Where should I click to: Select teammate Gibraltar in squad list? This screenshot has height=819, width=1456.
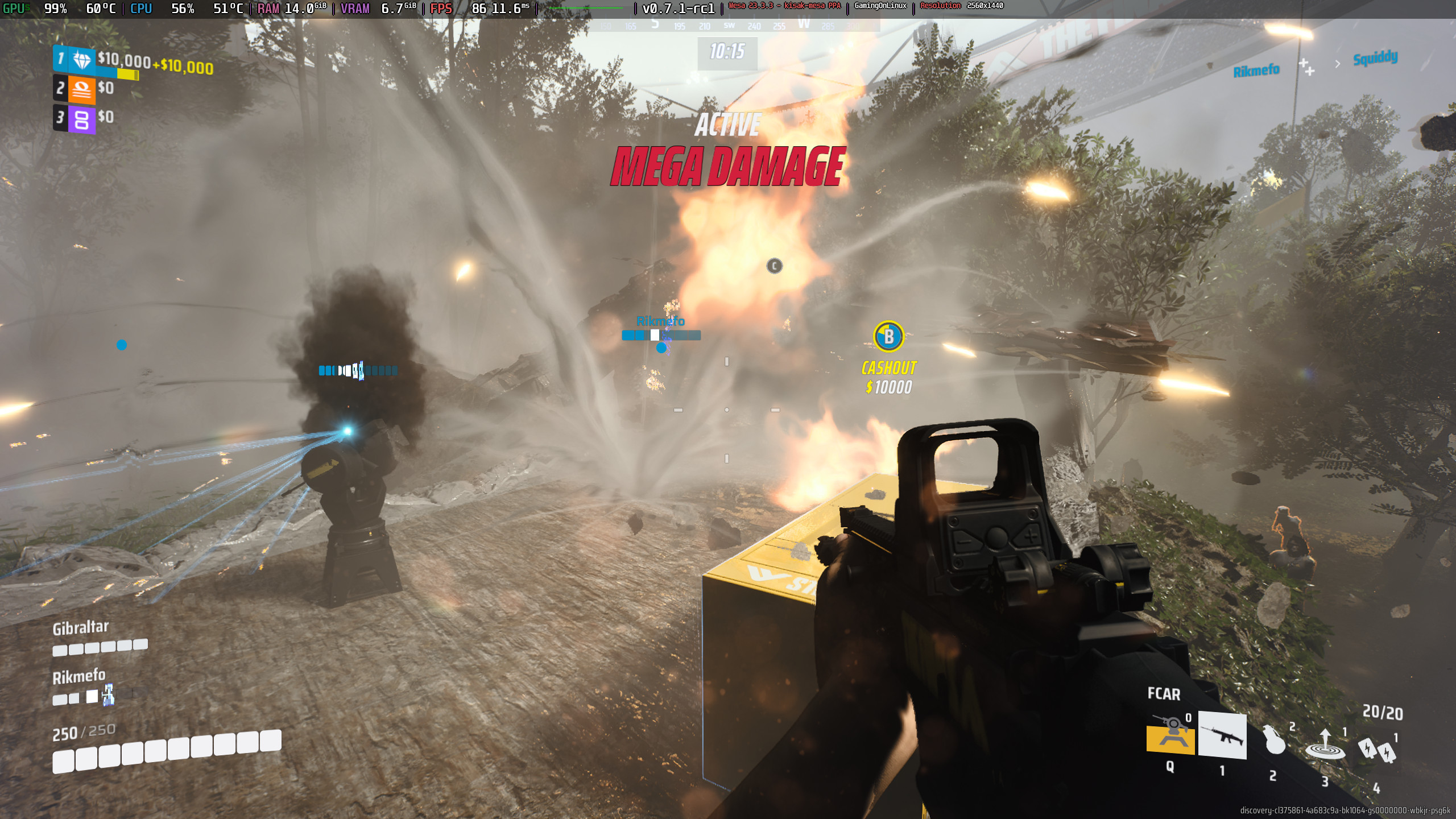[x=81, y=628]
